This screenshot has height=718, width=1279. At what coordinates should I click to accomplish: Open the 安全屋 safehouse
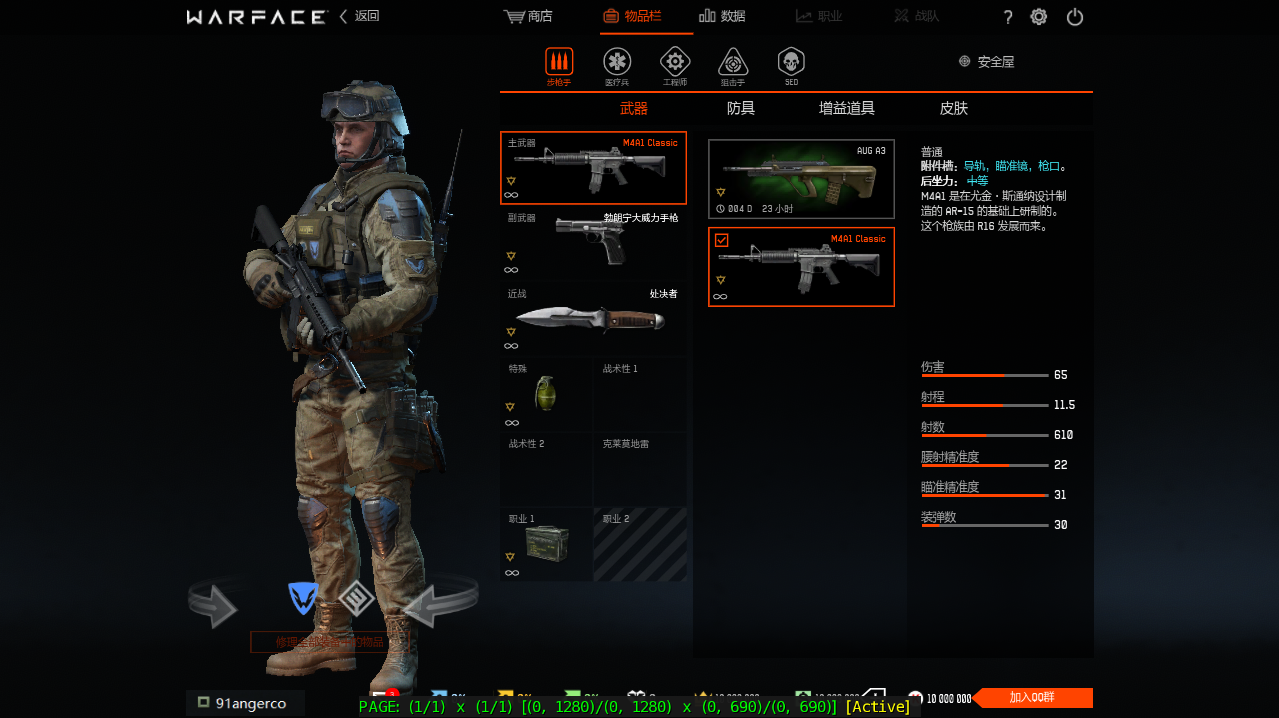[986, 62]
